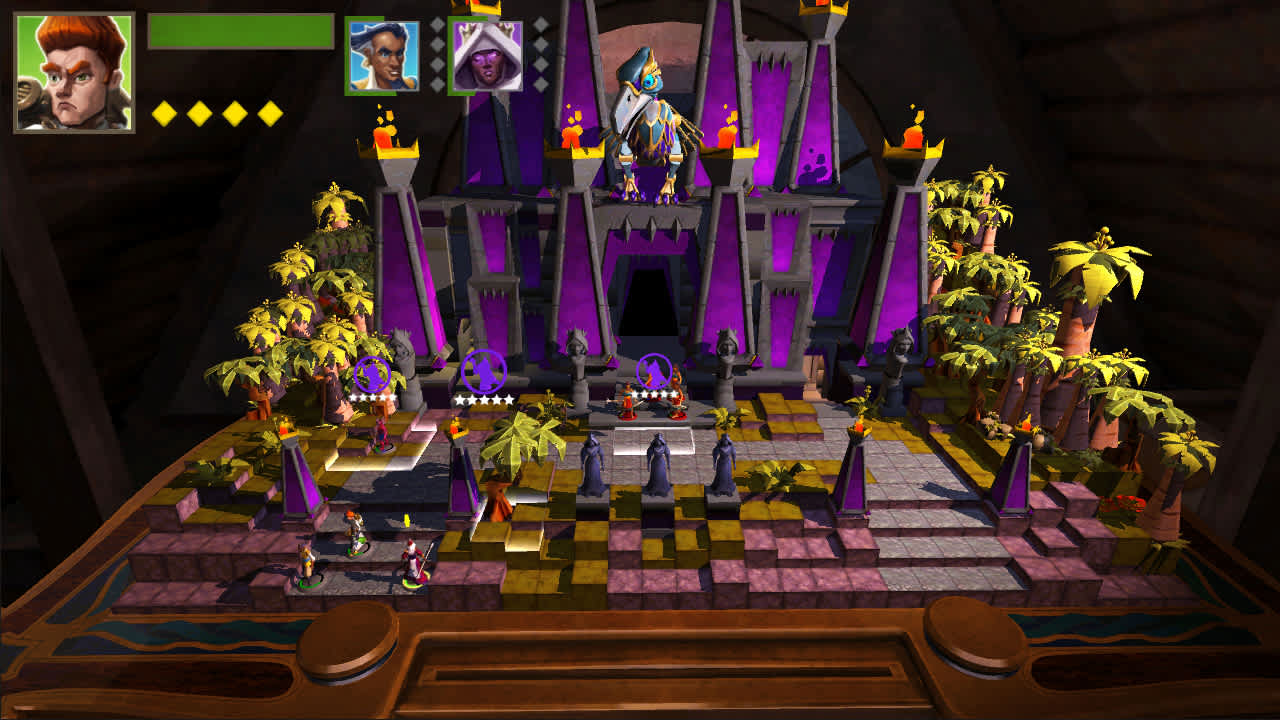Click the bird statue atop the castle

point(655,110)
